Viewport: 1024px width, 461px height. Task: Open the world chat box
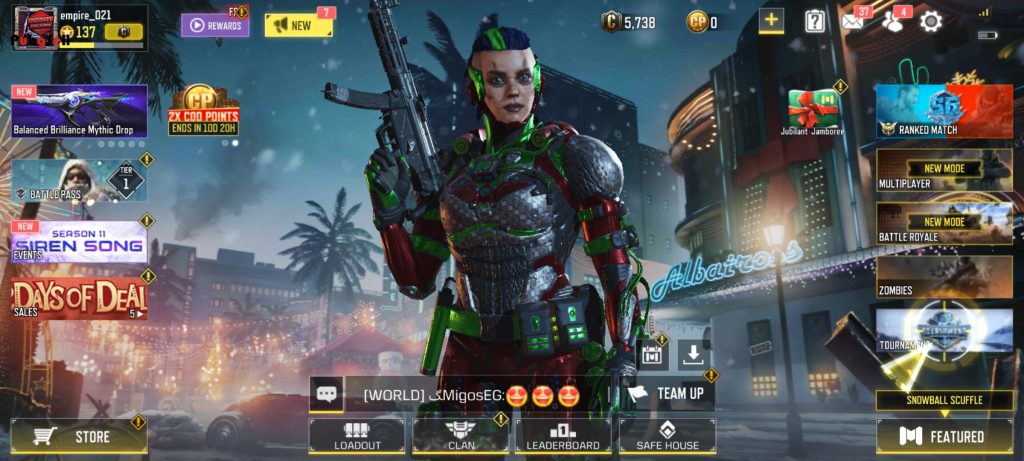tap(470, 394)
